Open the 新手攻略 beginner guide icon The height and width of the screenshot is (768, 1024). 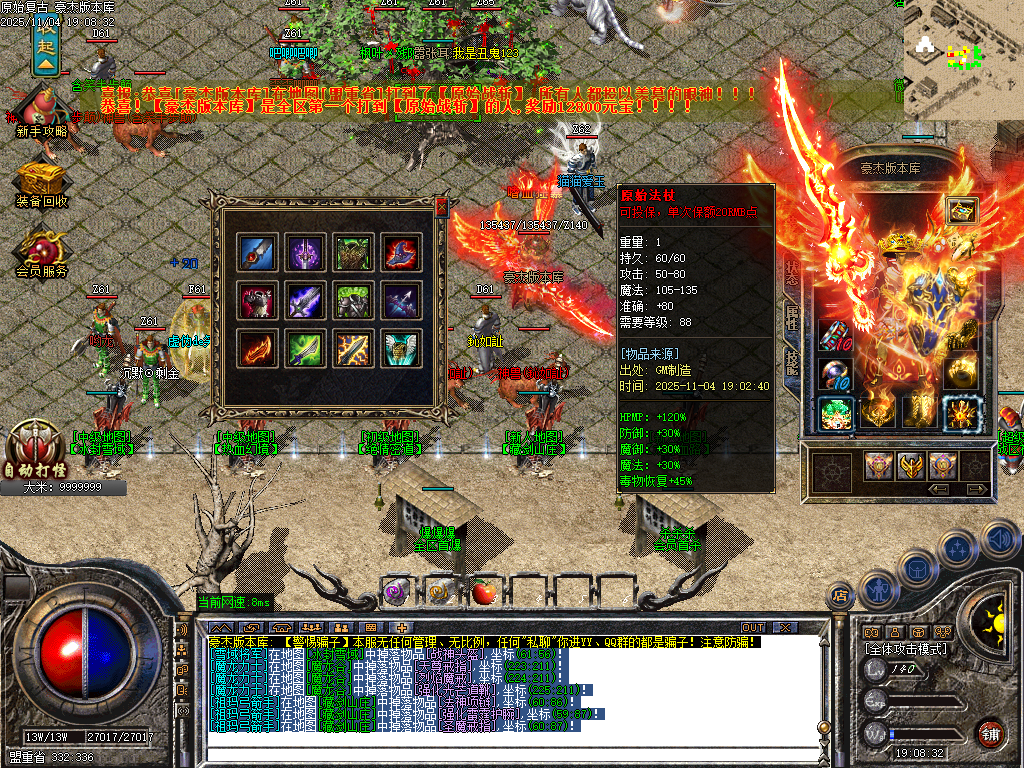[42, 108]
